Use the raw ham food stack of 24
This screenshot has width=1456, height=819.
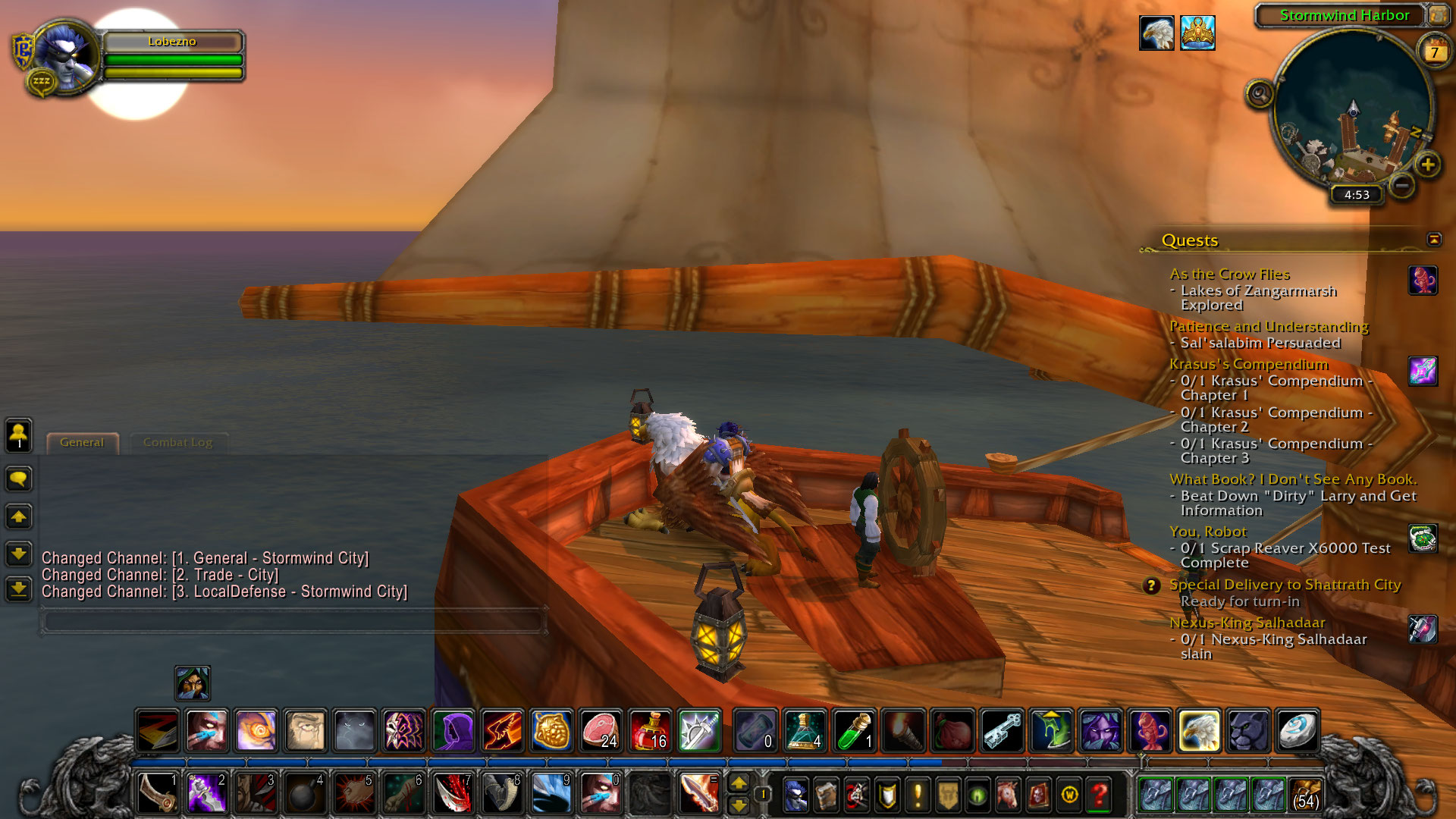tap(601, 730)
